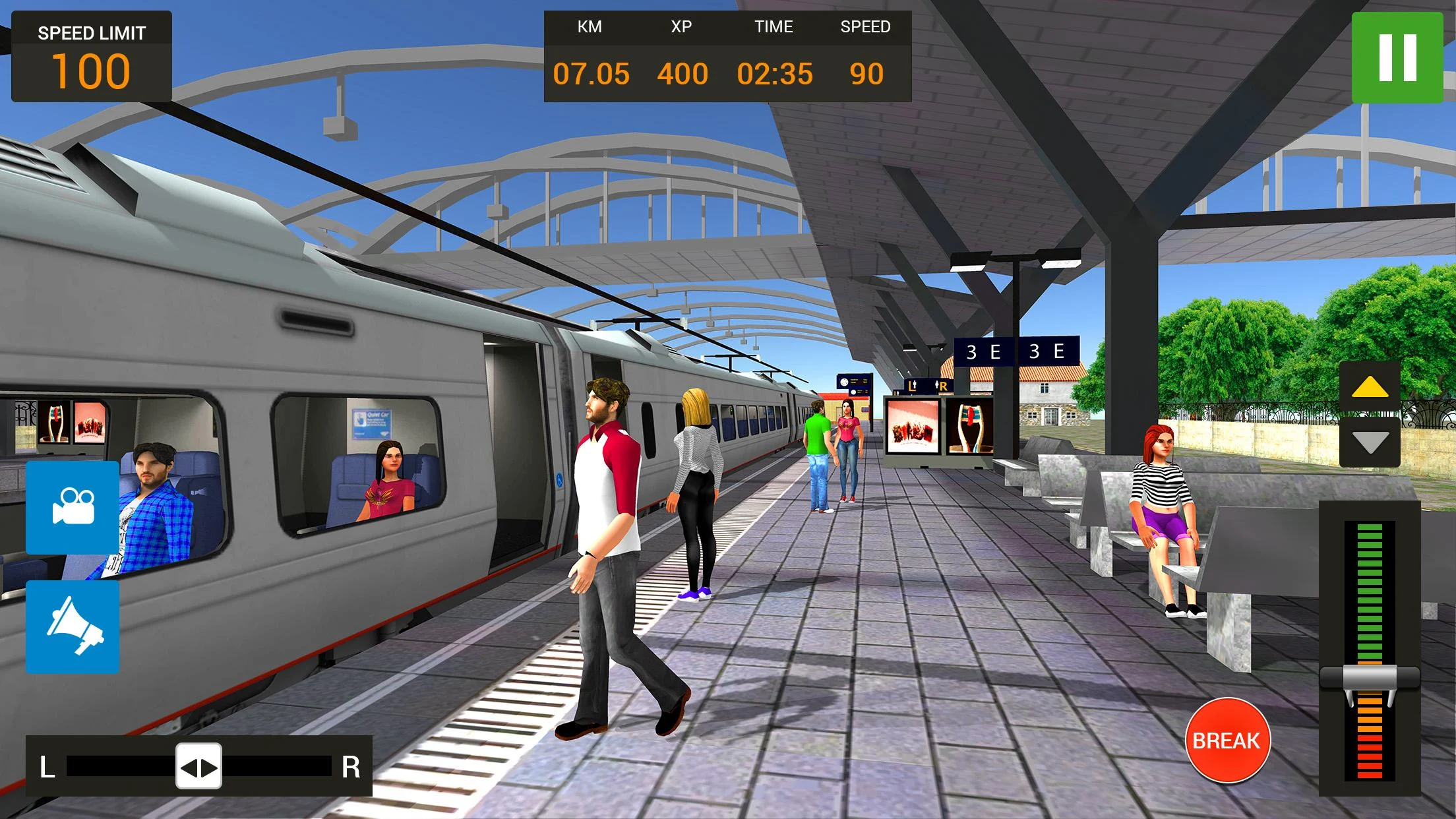1456x819 pixels.
Task: Click the TIME readout showing 02:35
Action: (775, 75)
